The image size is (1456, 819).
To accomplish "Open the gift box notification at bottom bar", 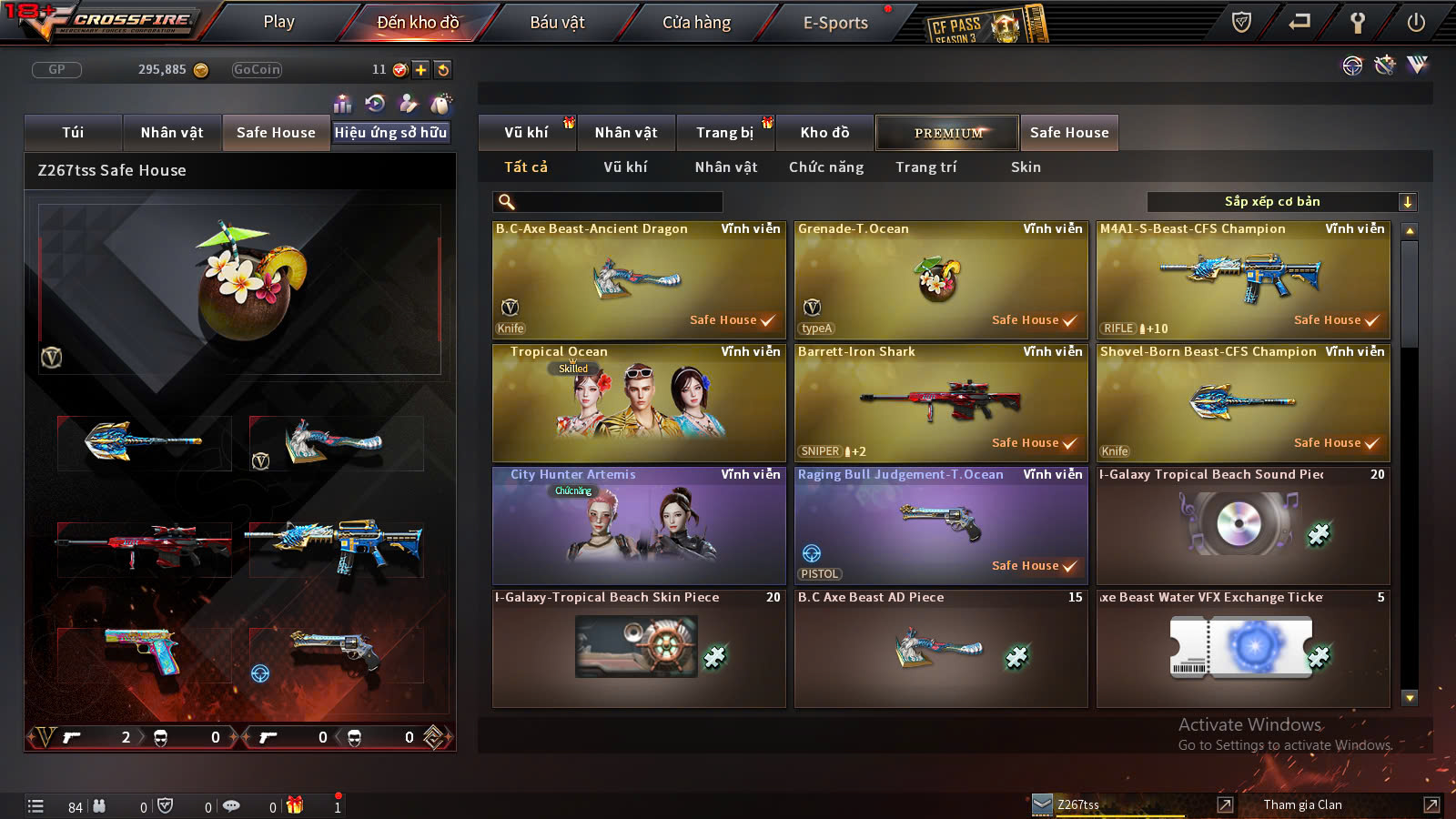I will coord(293,804).
